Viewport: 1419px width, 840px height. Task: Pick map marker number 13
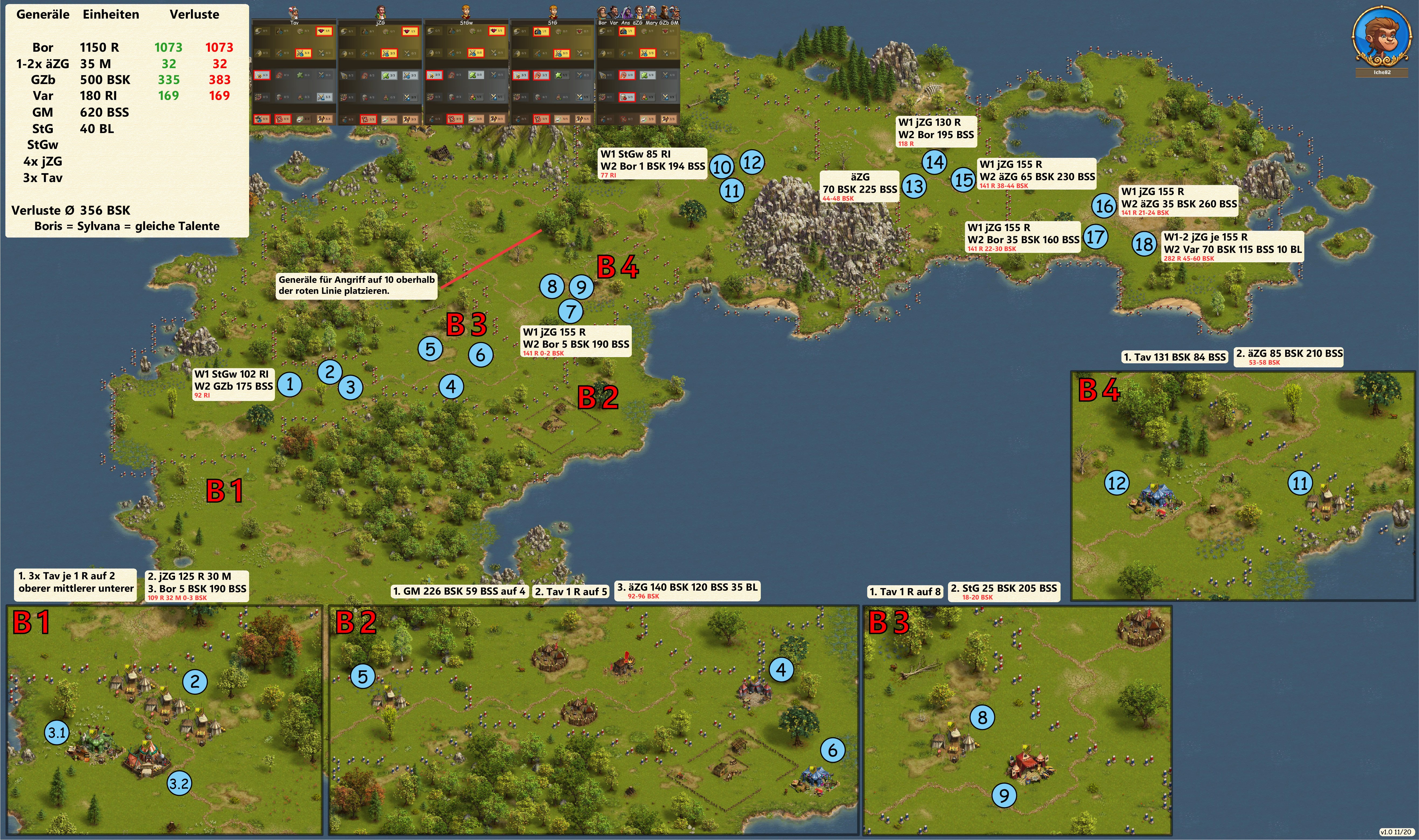point(914,186)
